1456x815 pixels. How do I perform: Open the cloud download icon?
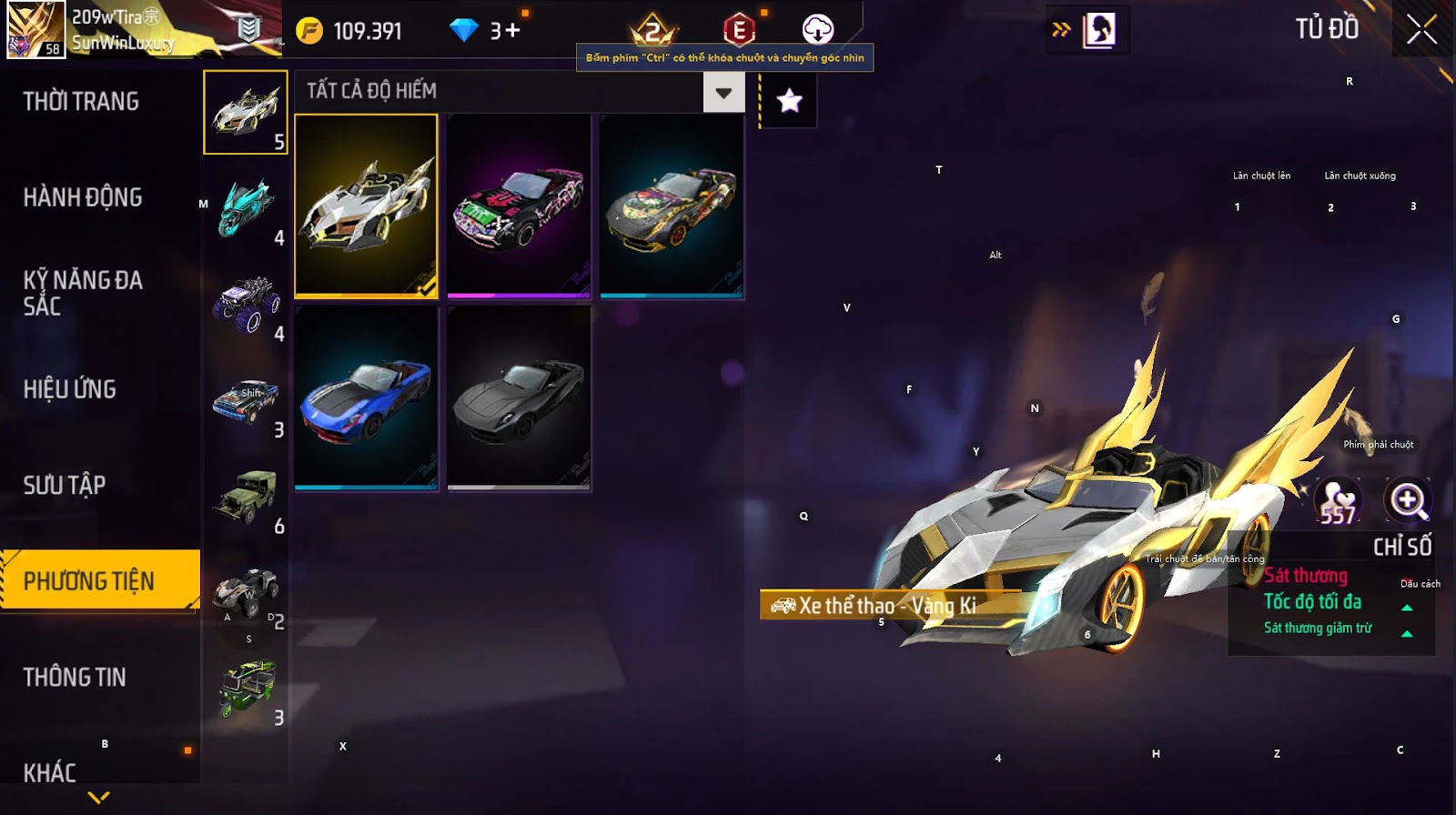(817, 30)
